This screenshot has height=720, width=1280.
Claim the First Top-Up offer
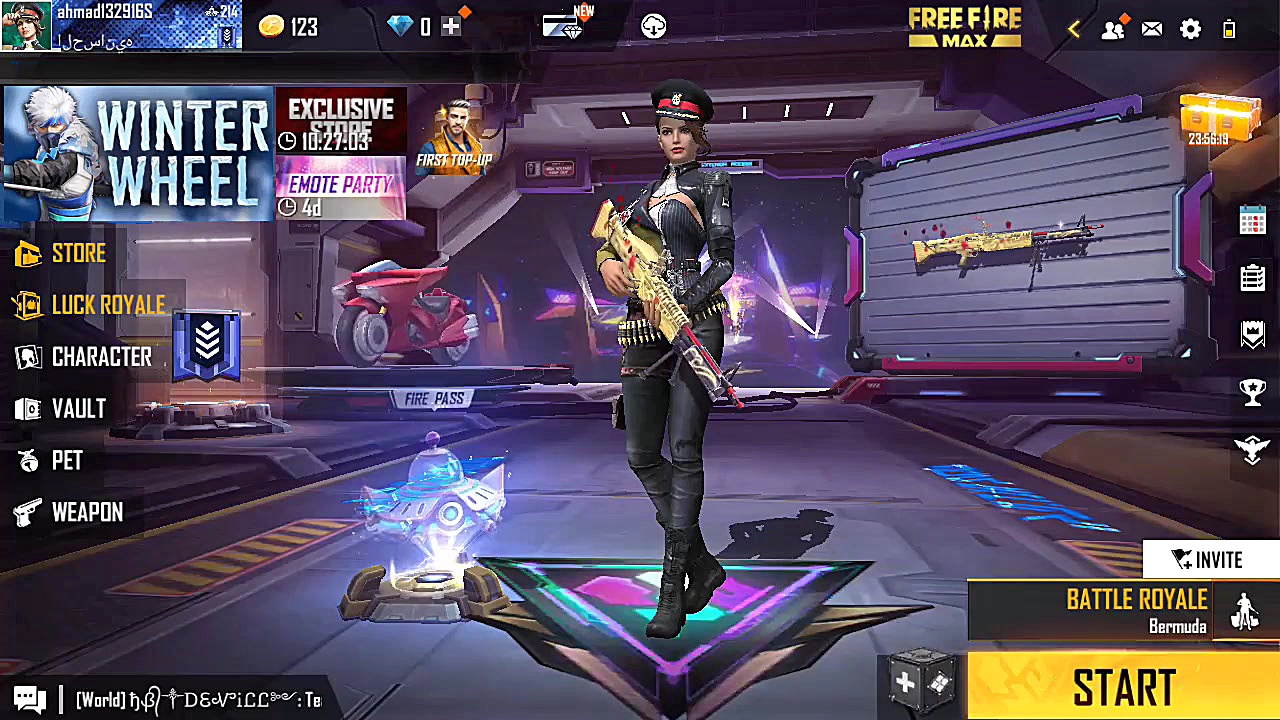(453, 137)
